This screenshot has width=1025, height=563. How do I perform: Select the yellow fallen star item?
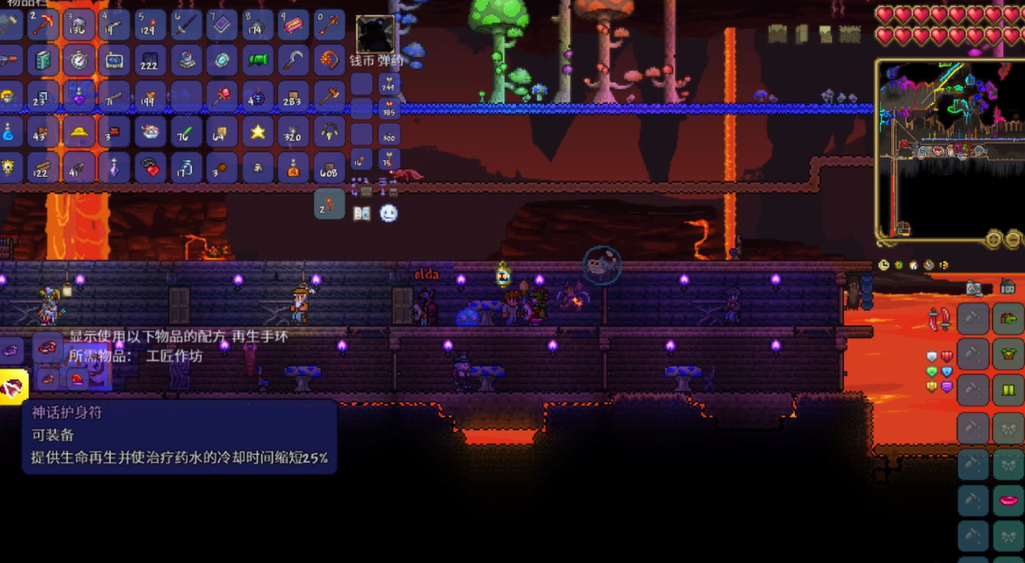tap(258, 132)
